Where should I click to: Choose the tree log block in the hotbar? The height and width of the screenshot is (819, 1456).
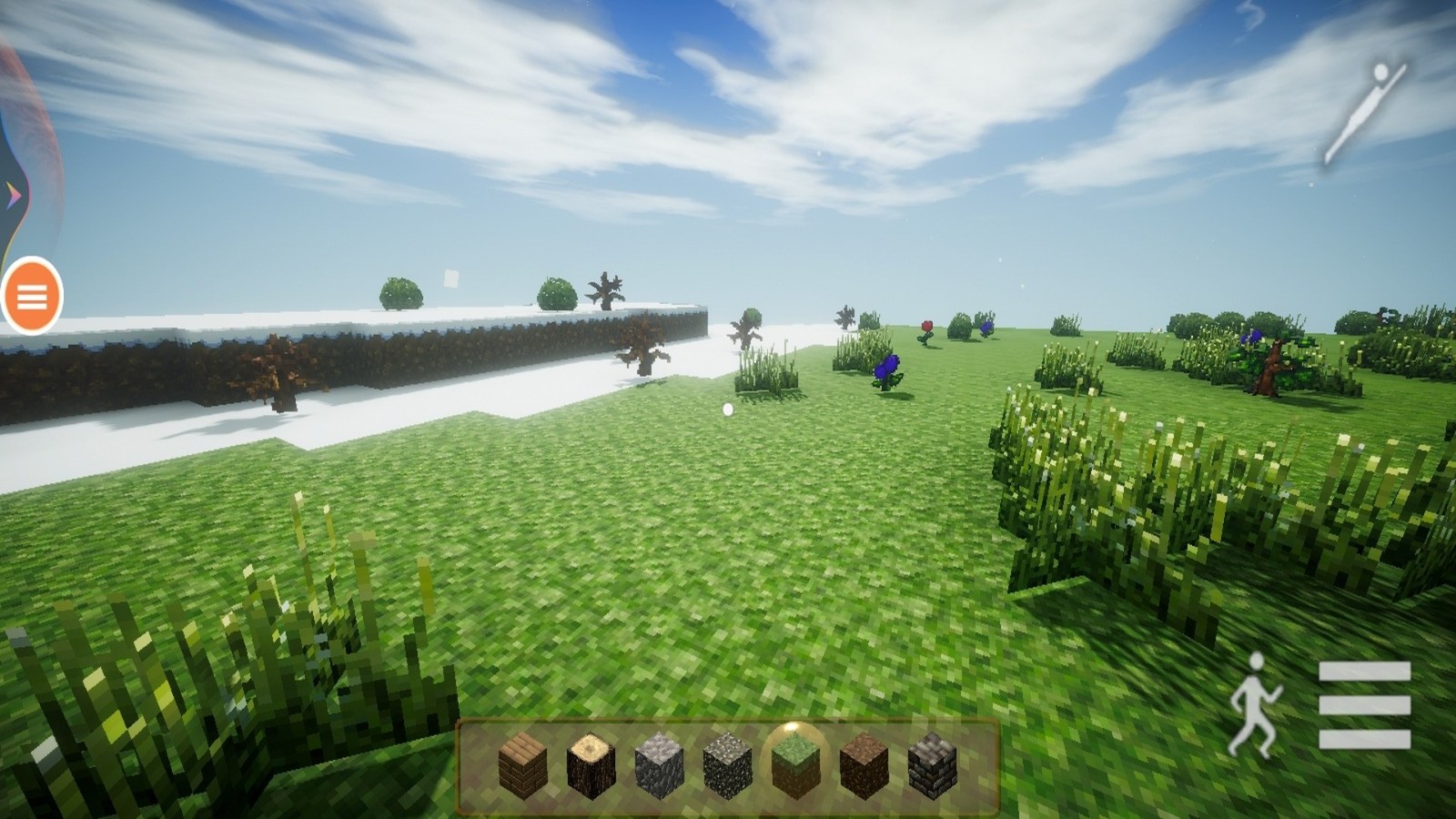(591, 765)
